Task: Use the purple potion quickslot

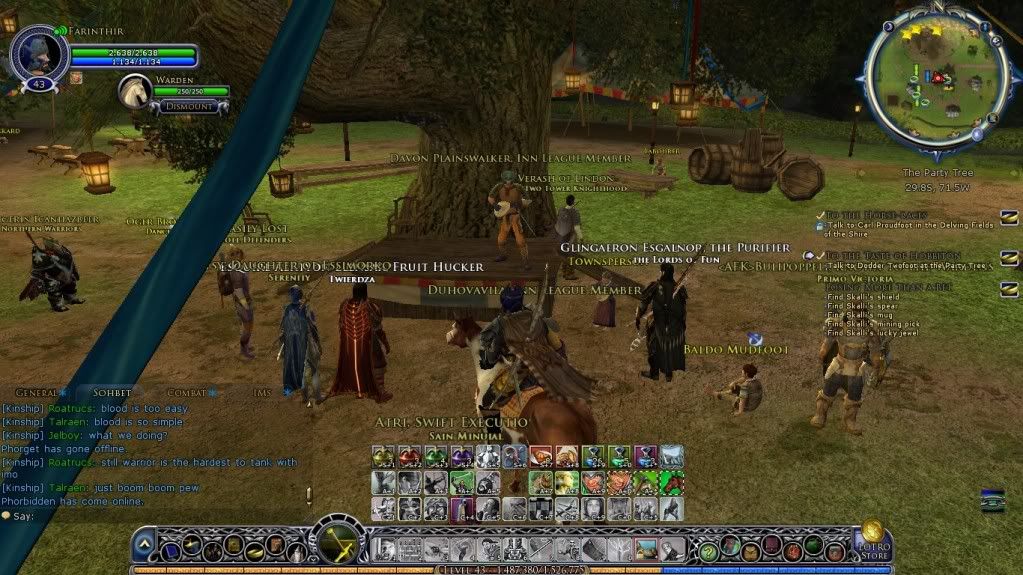Action: point(460,458)
